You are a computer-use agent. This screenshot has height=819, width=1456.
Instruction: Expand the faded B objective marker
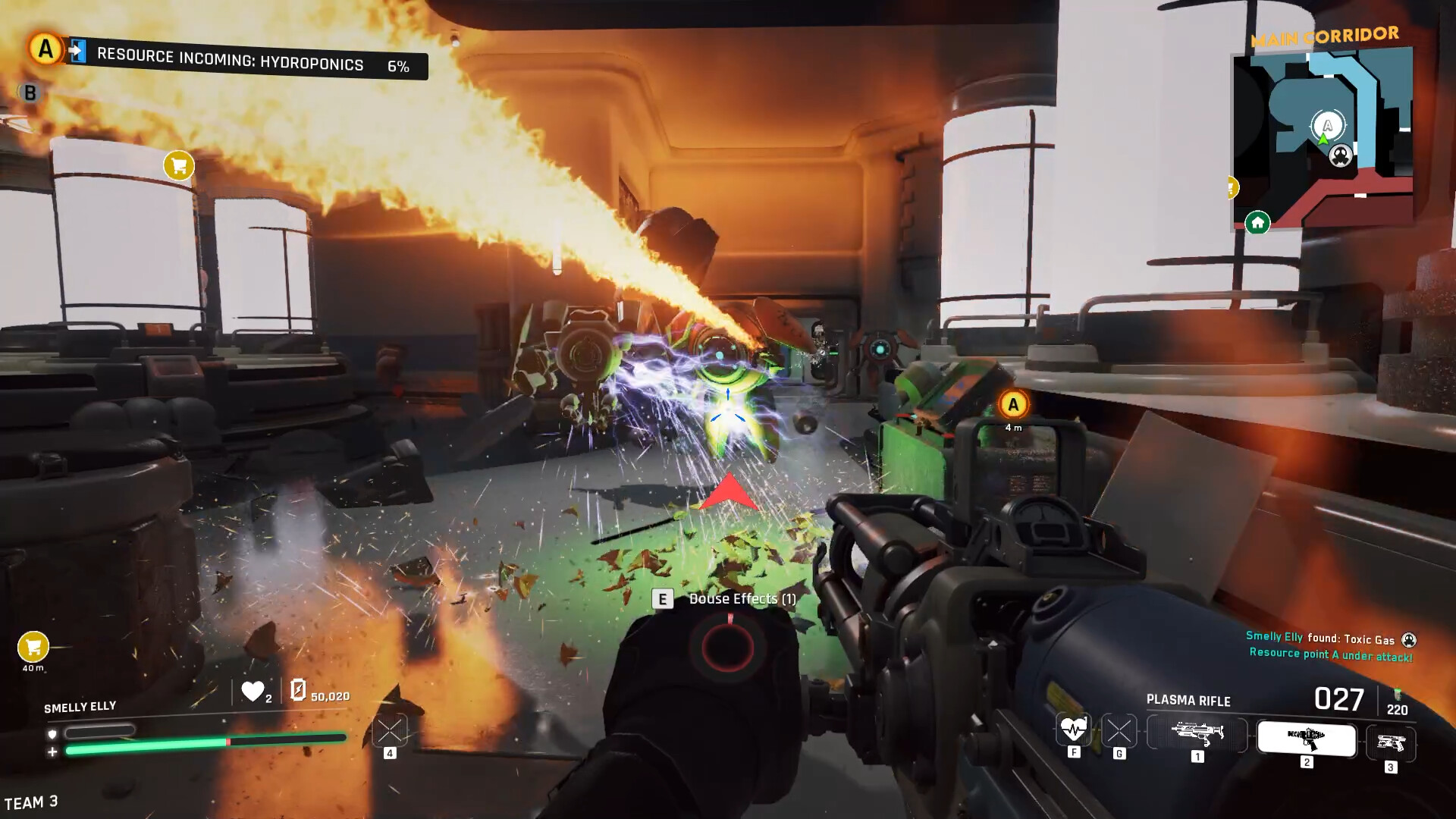pyautogui.click(x=30, y=91)
